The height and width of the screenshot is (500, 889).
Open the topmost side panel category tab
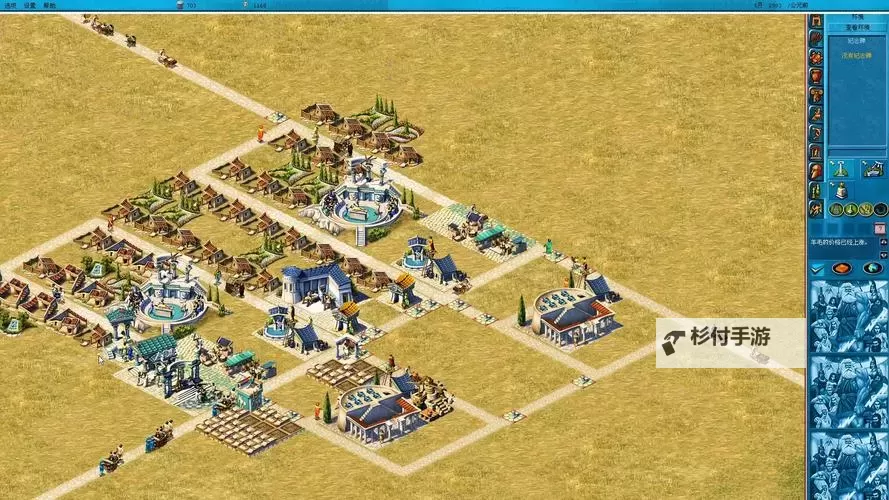pyautogui.click(x=816, y=21)
